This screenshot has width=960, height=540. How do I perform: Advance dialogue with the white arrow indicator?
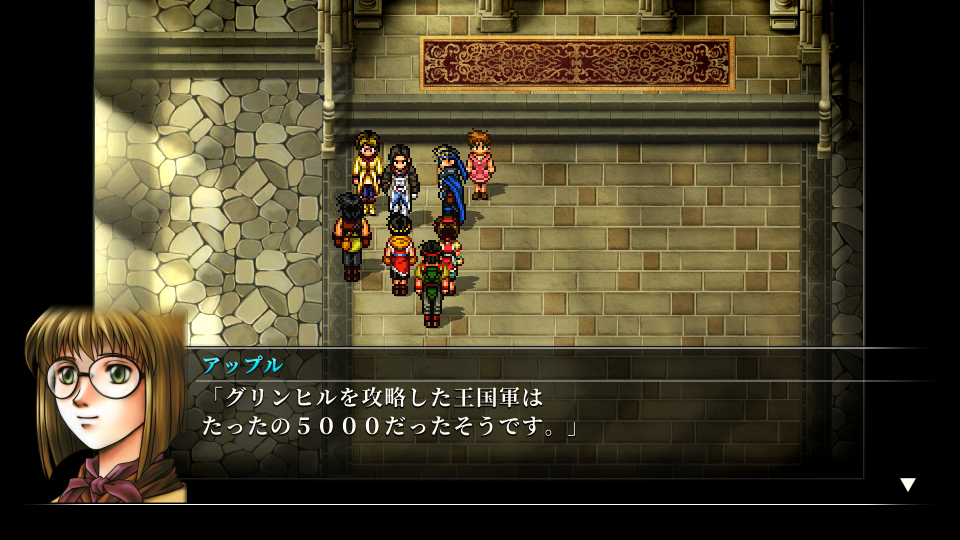coord(907,485)
